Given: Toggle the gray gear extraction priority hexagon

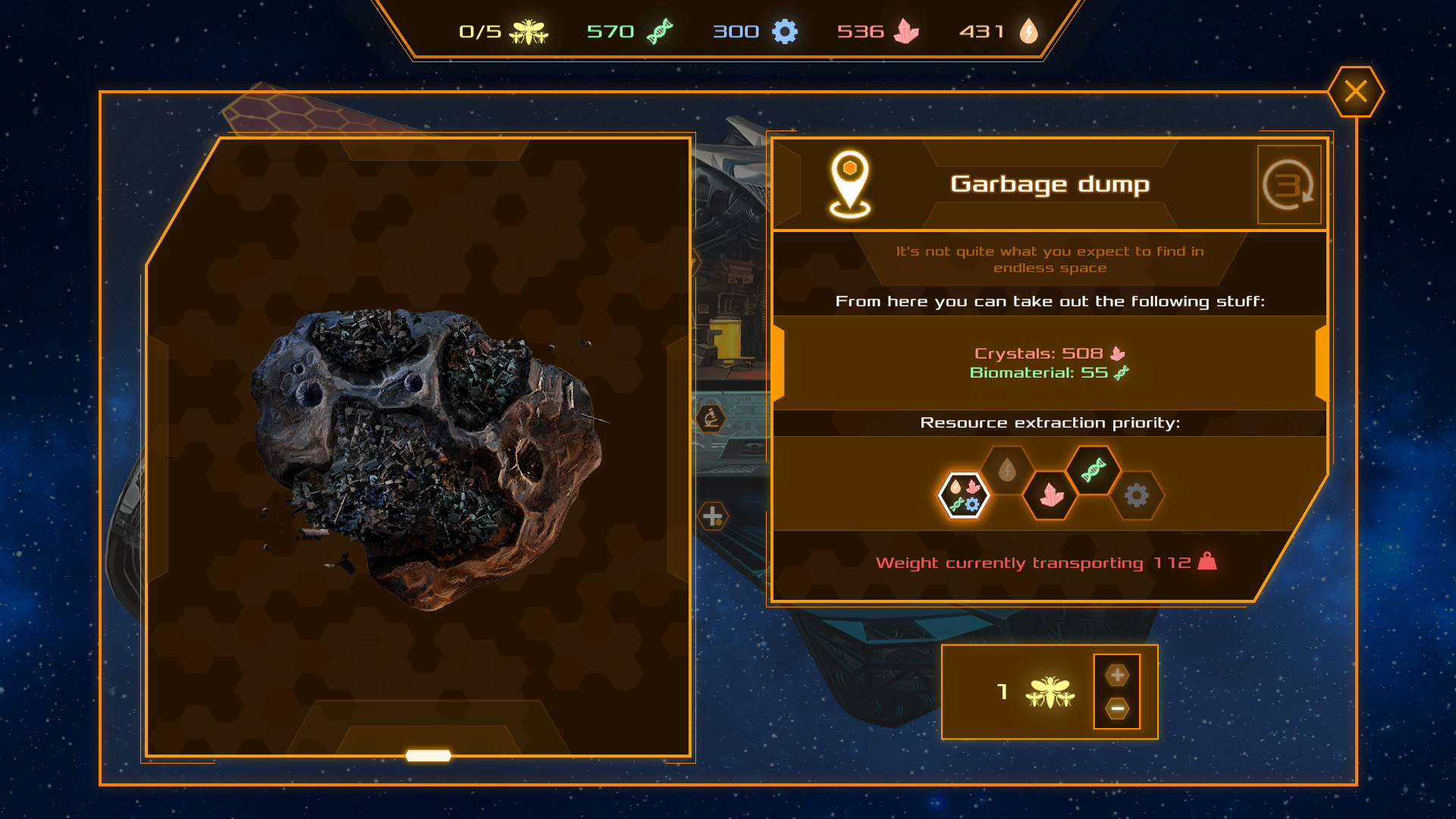Looking at the screenshot, I should pyautogui.click(x=1139, y=497).
